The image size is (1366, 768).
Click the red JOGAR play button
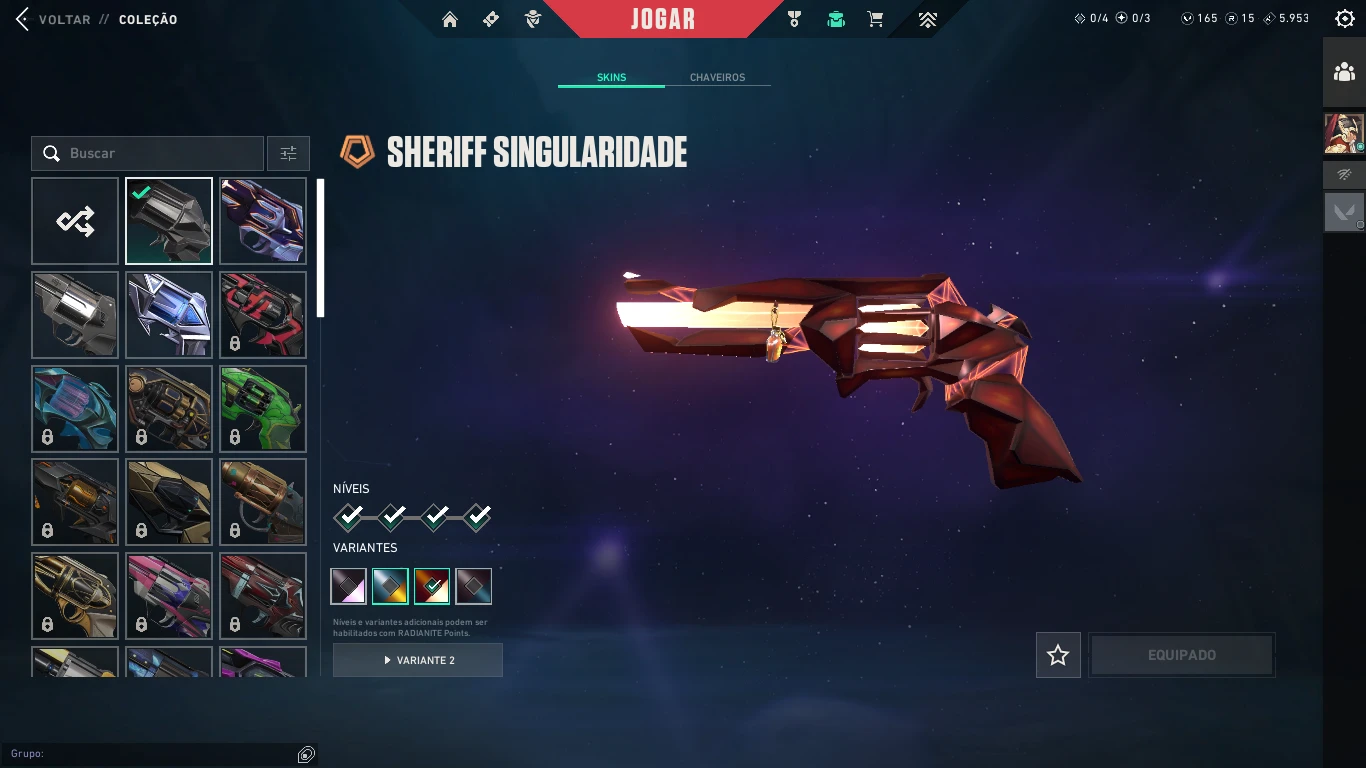(x=663, y=19)
